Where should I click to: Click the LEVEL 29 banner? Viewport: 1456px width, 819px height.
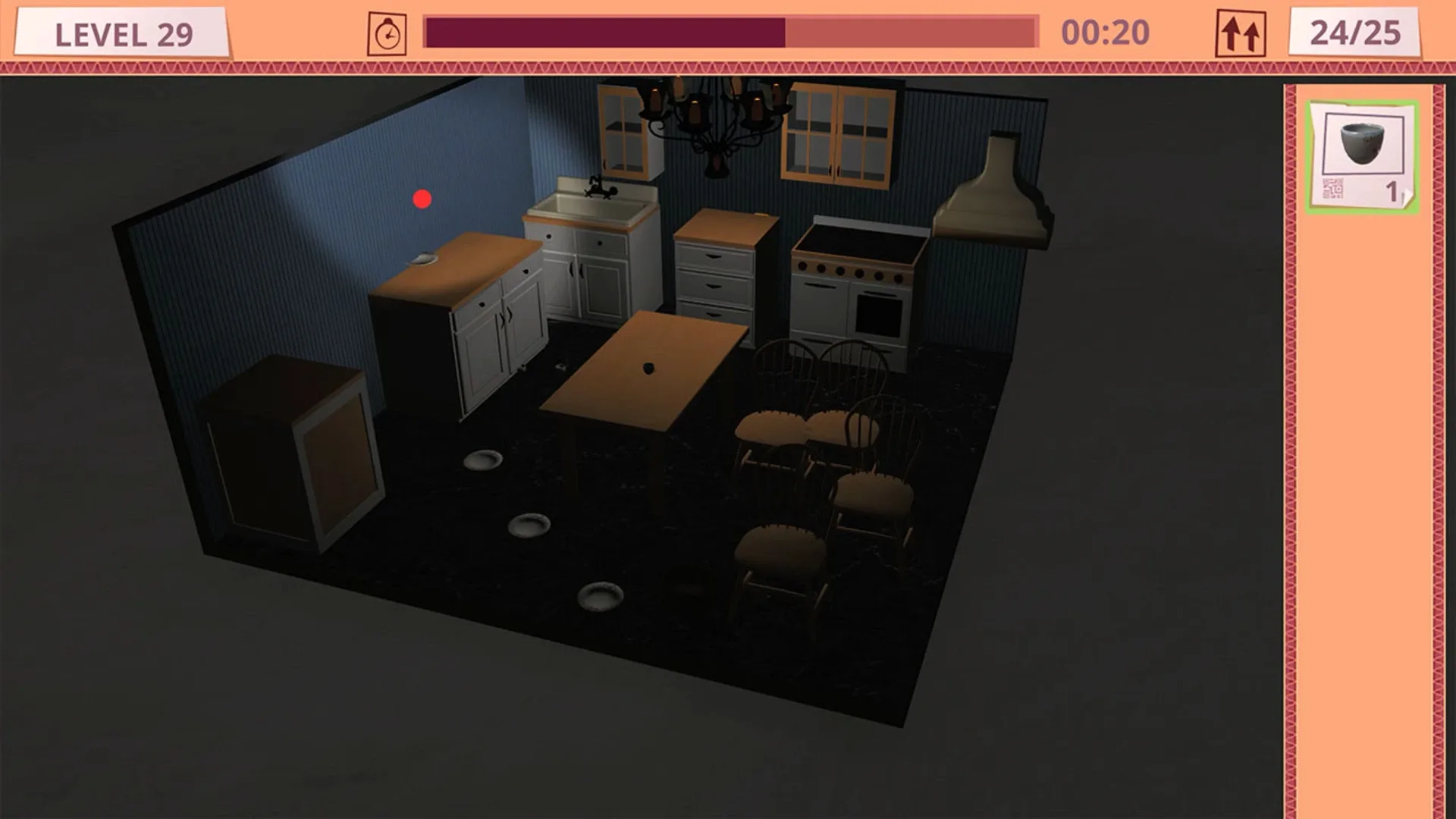125,32
